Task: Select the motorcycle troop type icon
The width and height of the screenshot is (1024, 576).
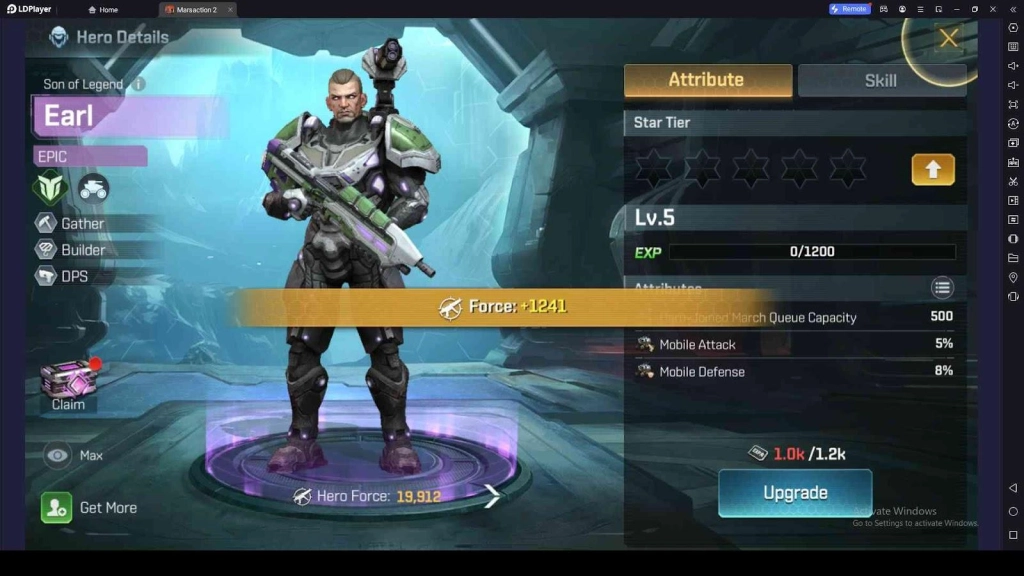Action: 94,187
